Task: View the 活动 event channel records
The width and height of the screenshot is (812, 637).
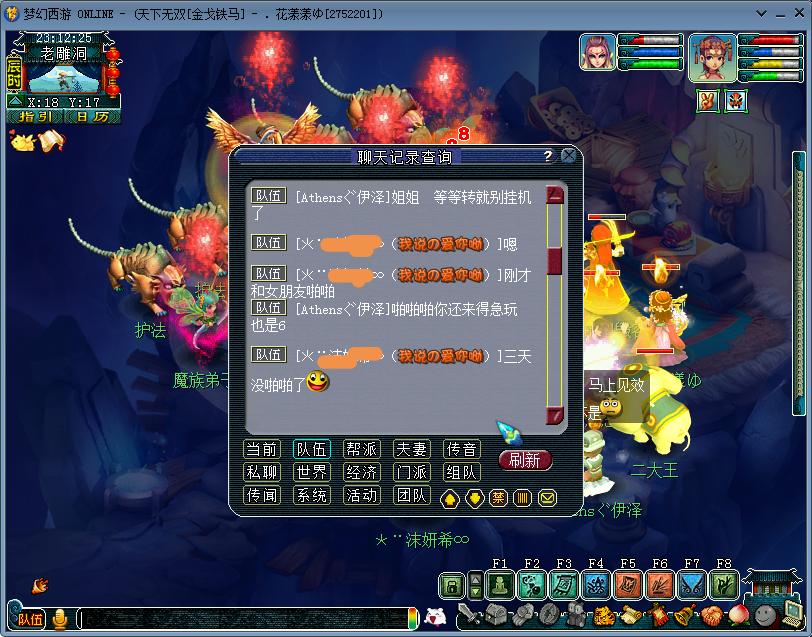Action: coord(361,495)
